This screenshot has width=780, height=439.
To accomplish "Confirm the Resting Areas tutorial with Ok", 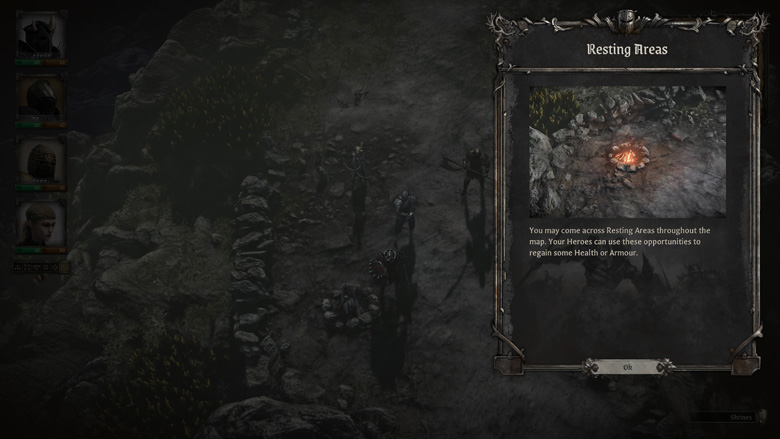I will (627, 367).
